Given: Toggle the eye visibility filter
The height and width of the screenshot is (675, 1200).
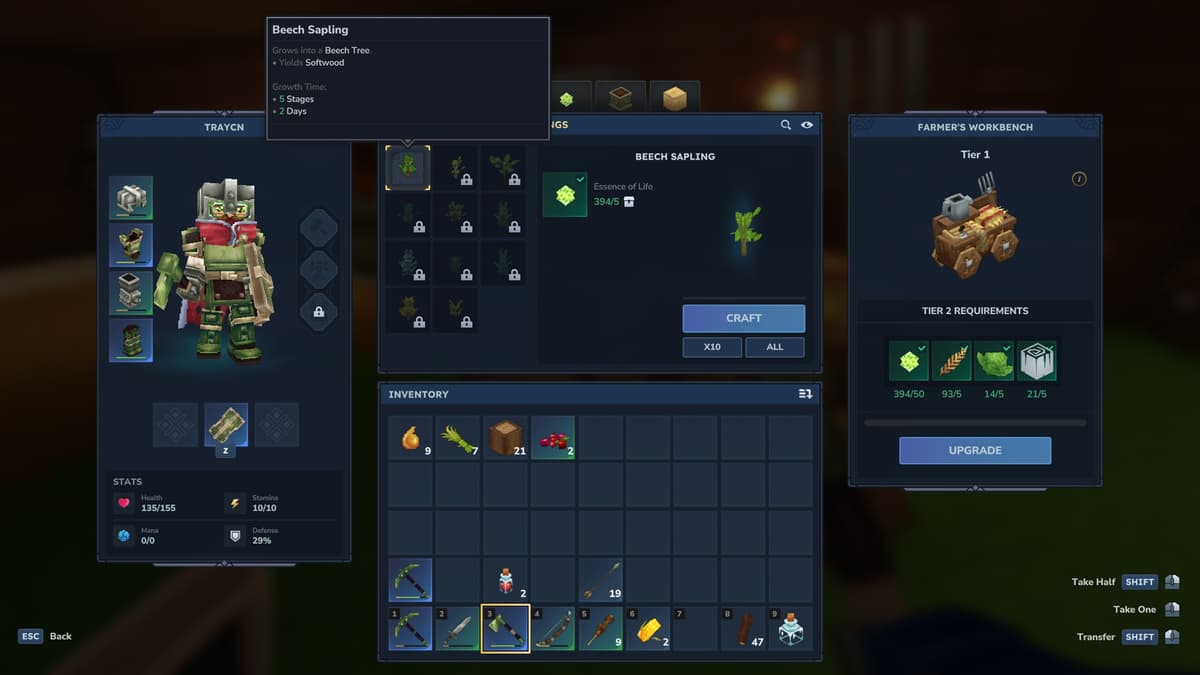Looking at the screenshot, I should [x=806, y=125].
